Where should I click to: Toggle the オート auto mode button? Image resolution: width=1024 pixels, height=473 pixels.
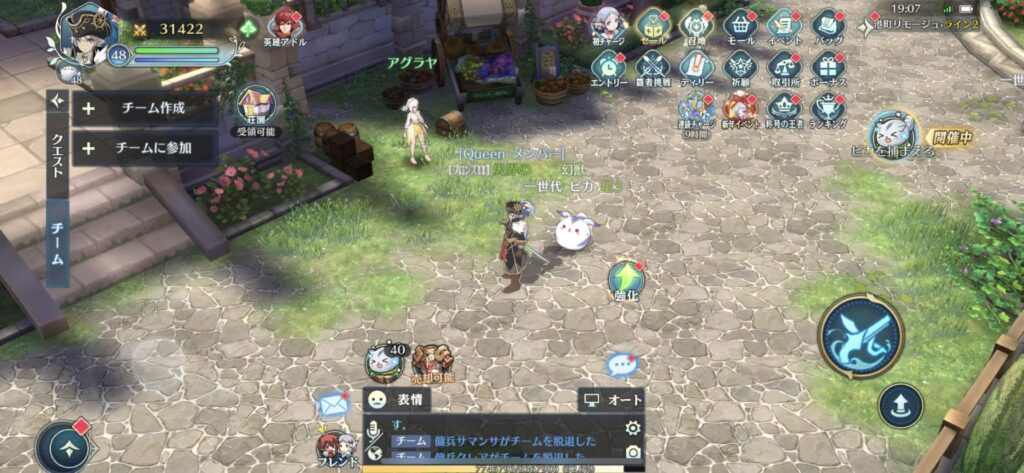[611, 400]
